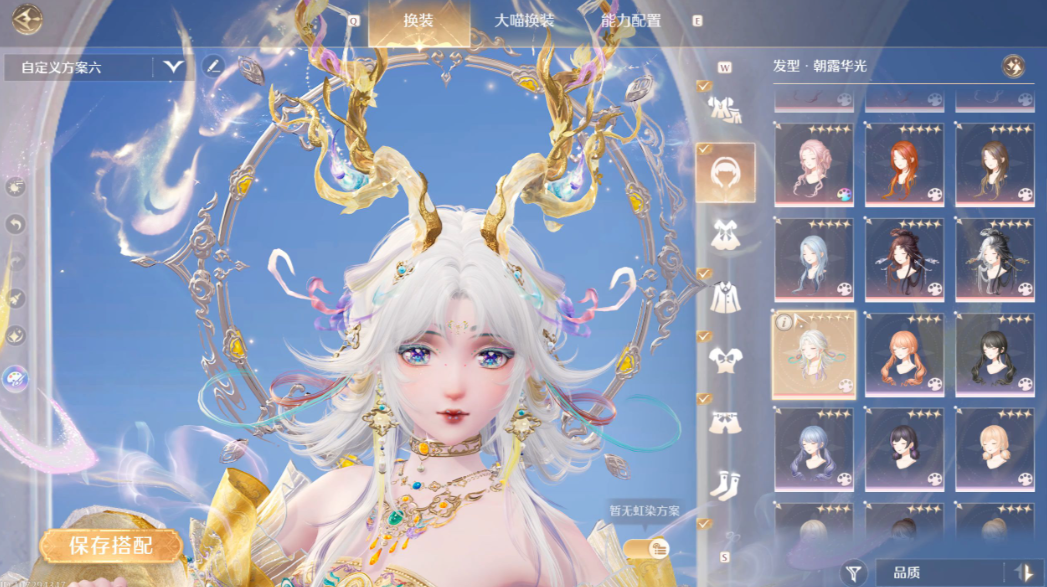This screenshot has height=587, width=1047.
Task: Select the hairstyle category icon
Action: coord(725,172)
